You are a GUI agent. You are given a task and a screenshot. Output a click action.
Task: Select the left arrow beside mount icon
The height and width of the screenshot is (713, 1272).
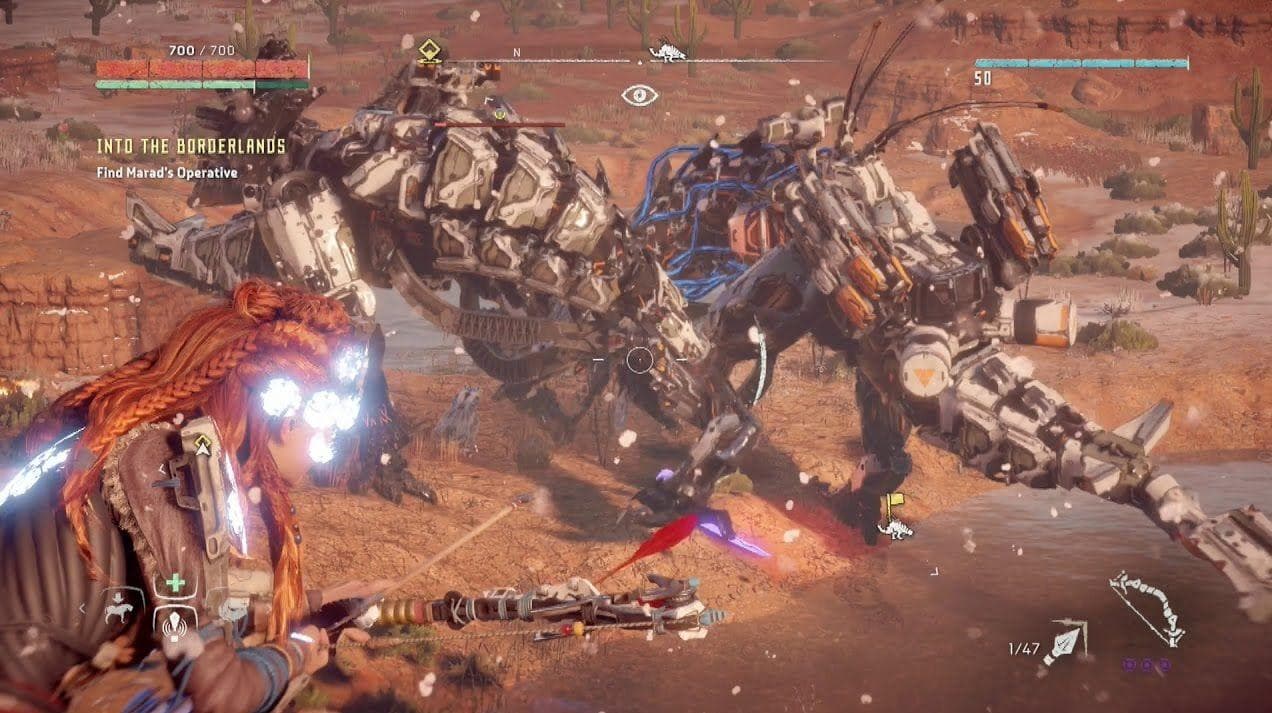82,608
